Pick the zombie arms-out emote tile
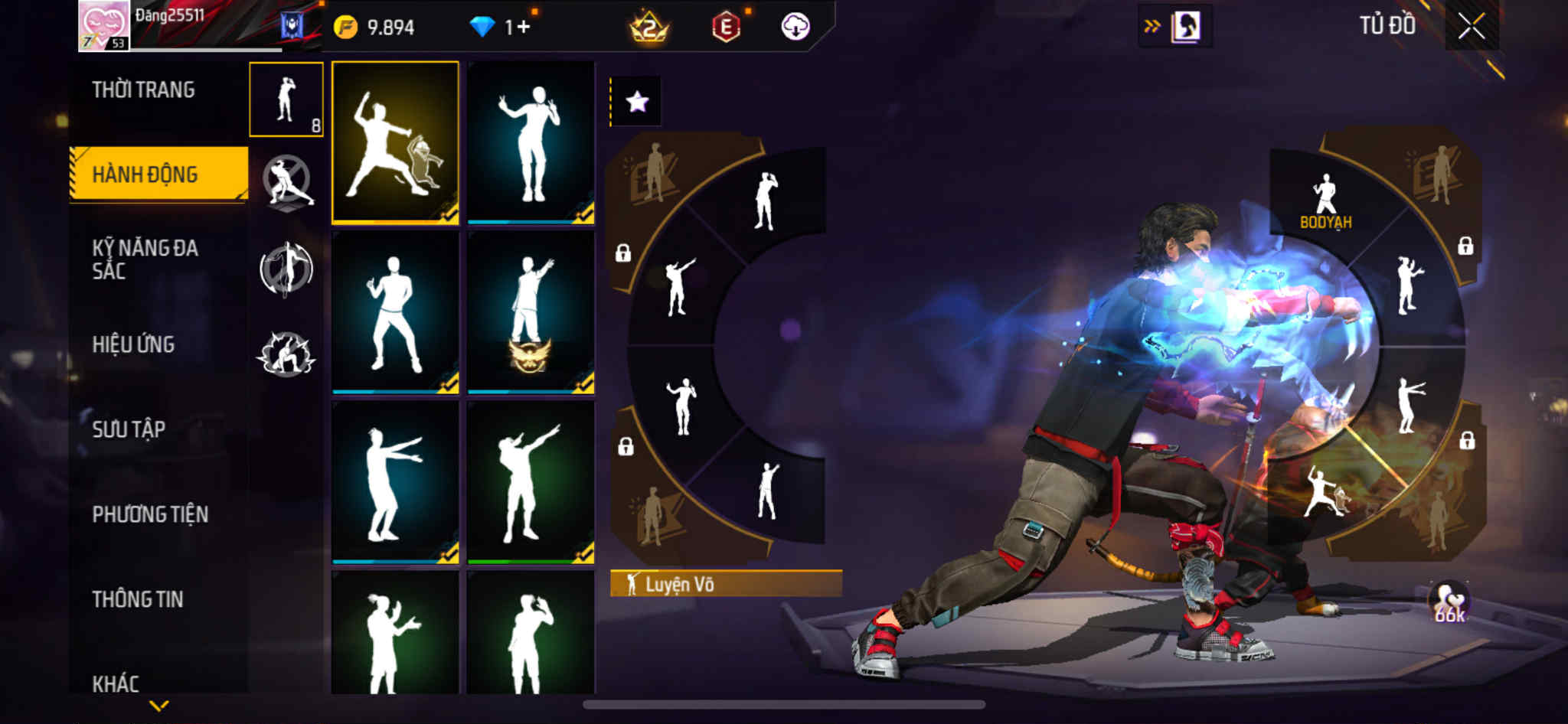1568x724 pixels. point(395,482)
